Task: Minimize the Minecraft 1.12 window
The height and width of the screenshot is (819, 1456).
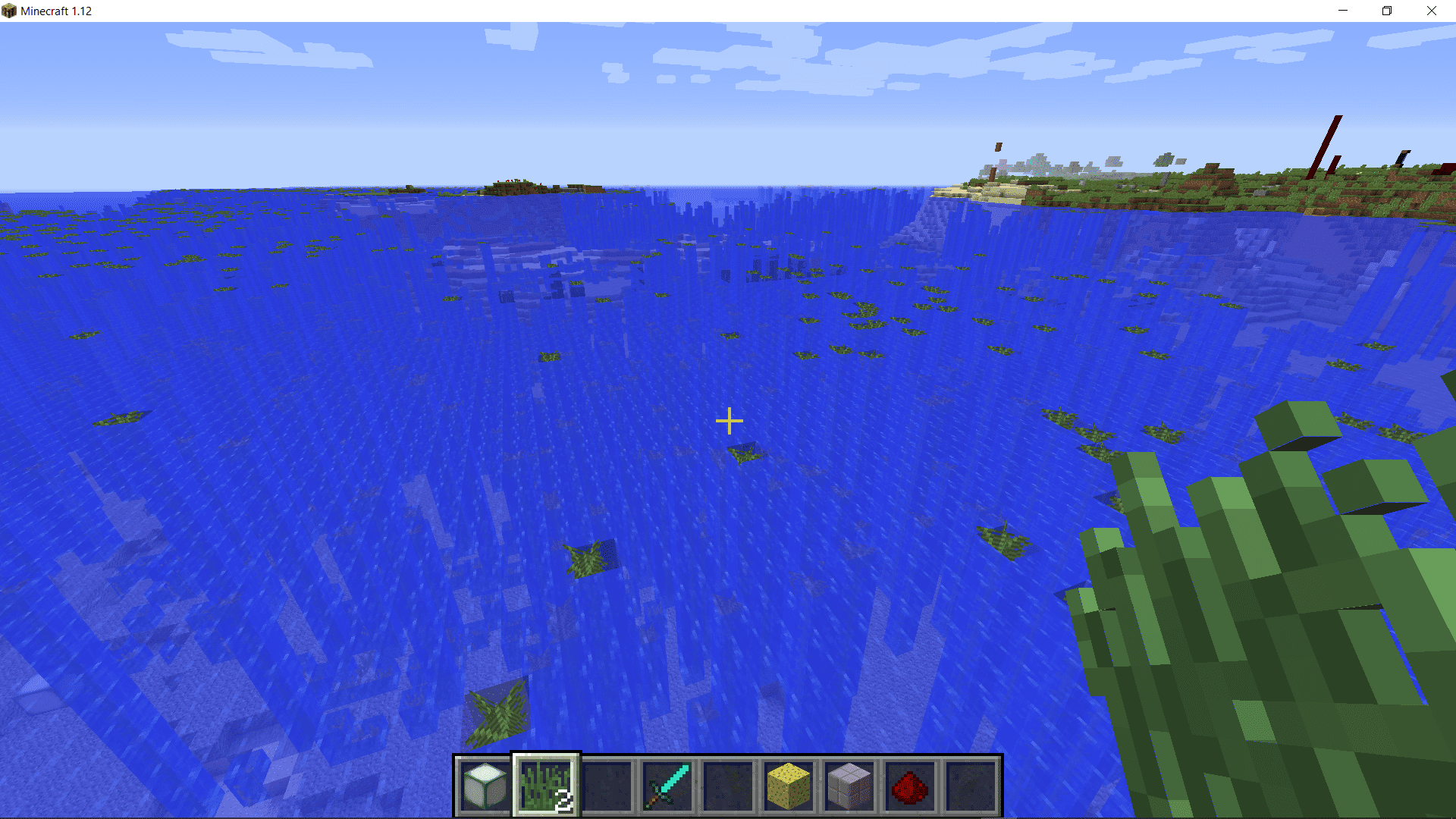Action: click(x=1343, y=11)
